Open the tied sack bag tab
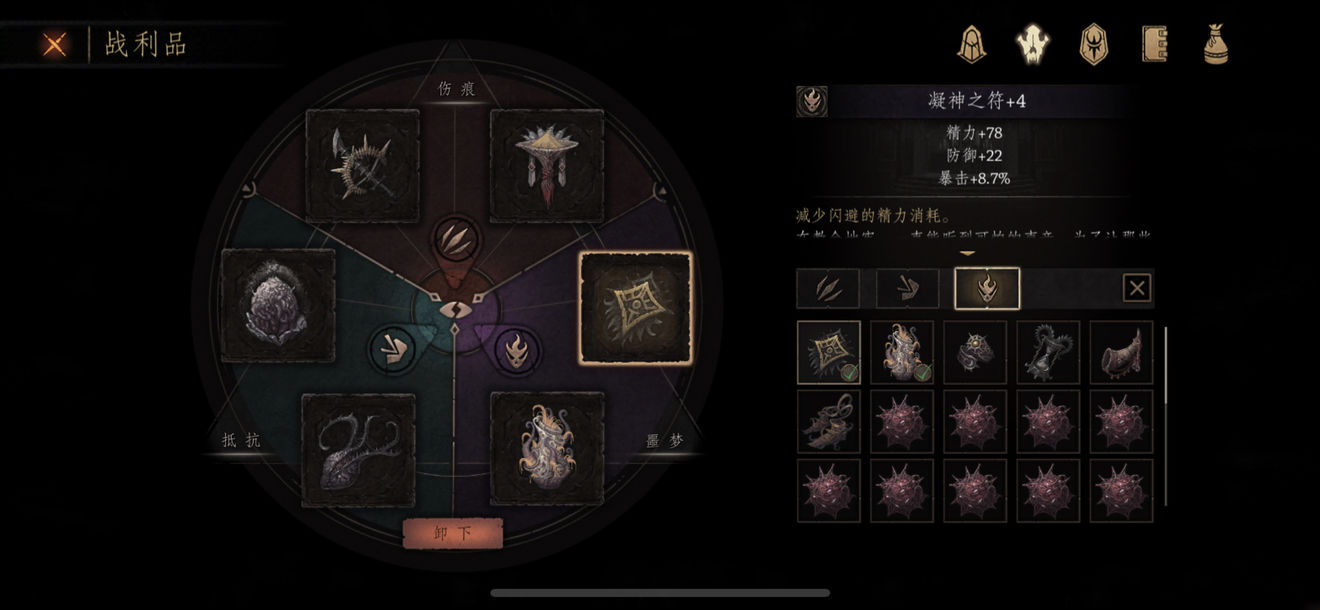Viewport: 1320px width, 610px height. tap(1215, 44)
